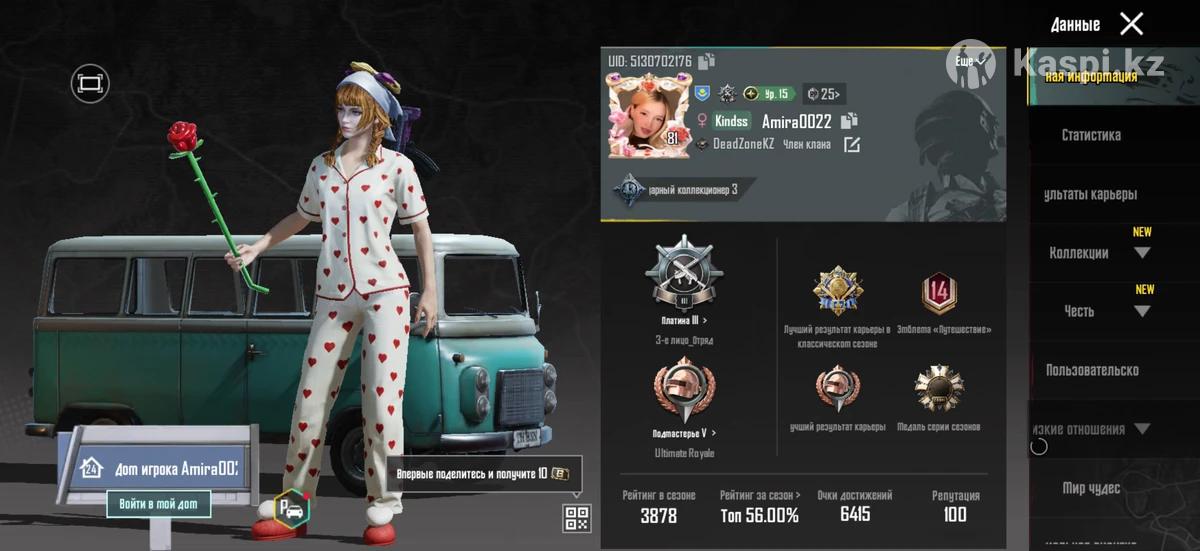
Task: Copy the Amira0022 nickname
Action: coord(849,121)
